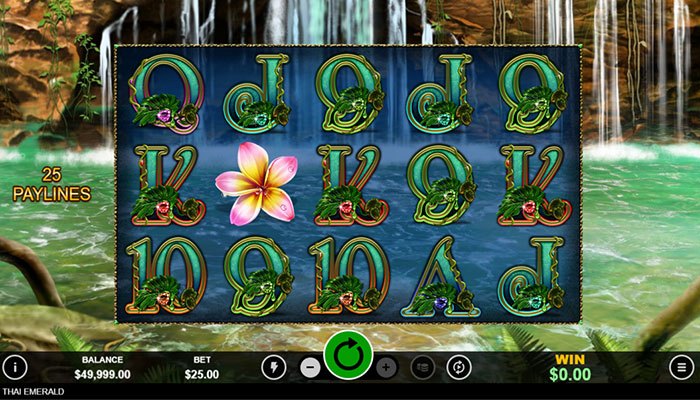This screenshot has width=700, height=400.
Task: Toggle the lightning bolt turbo mode
Action: [273, 367]
